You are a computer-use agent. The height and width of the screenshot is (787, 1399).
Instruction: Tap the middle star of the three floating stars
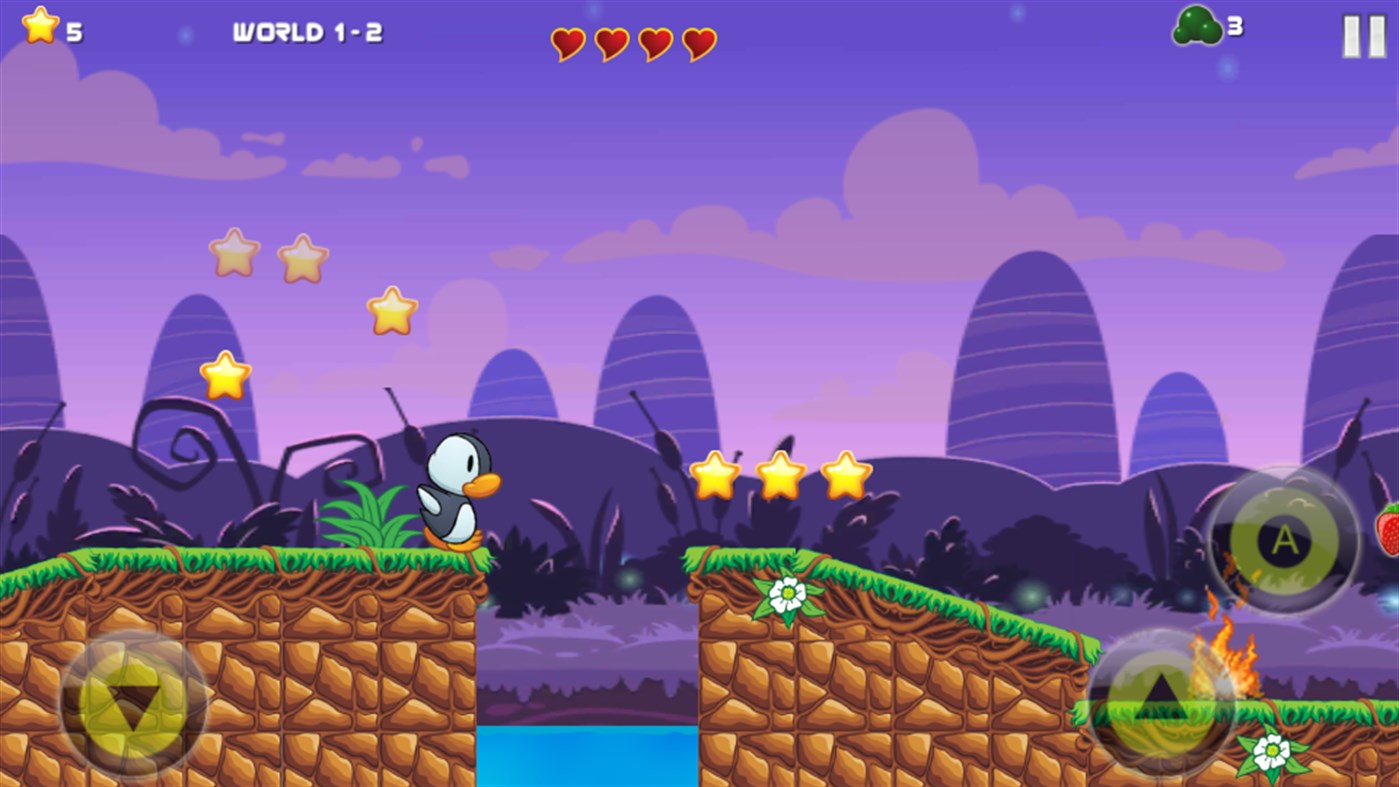click(779, 475)
